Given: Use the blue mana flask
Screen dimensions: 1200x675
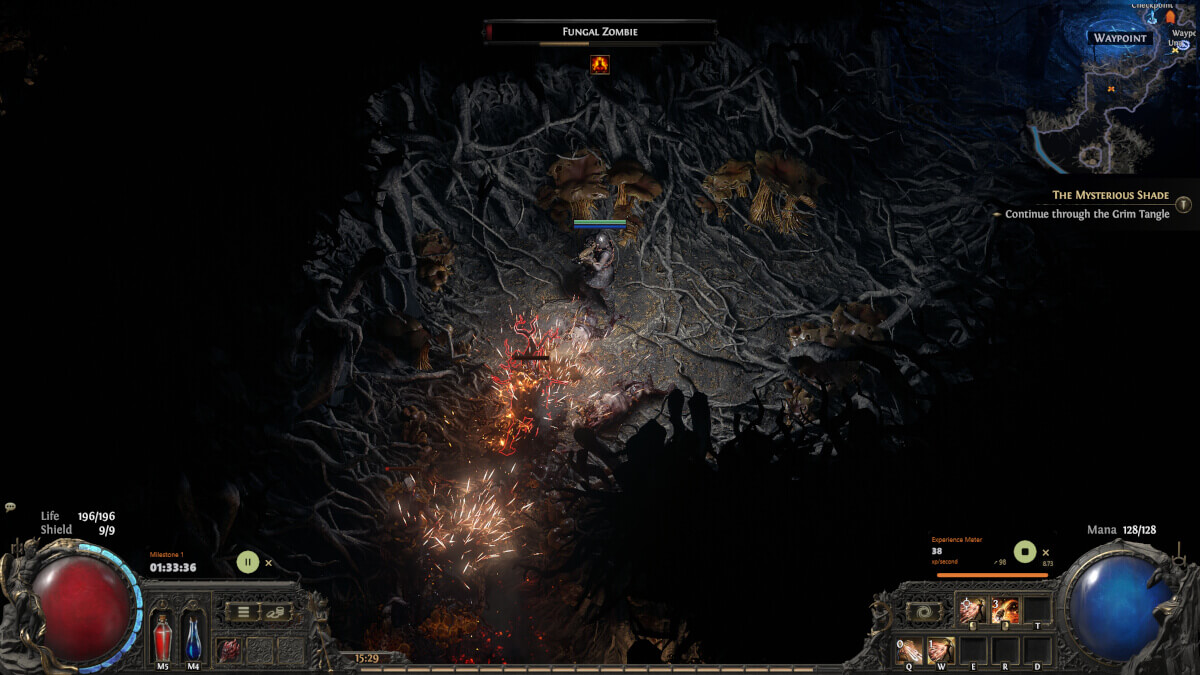Looking at the screenshot, I should click(193, 638).
